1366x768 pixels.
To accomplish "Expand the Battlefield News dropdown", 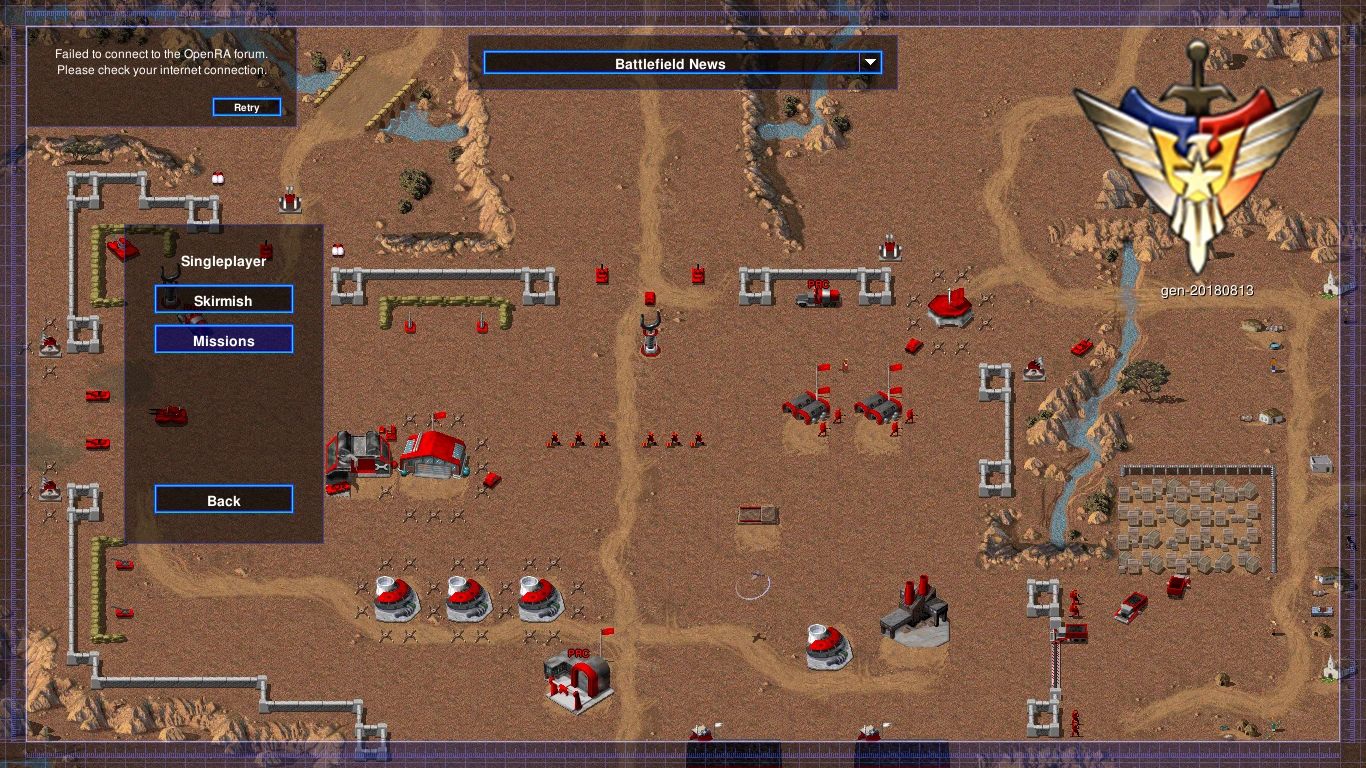I will (870, 63).
